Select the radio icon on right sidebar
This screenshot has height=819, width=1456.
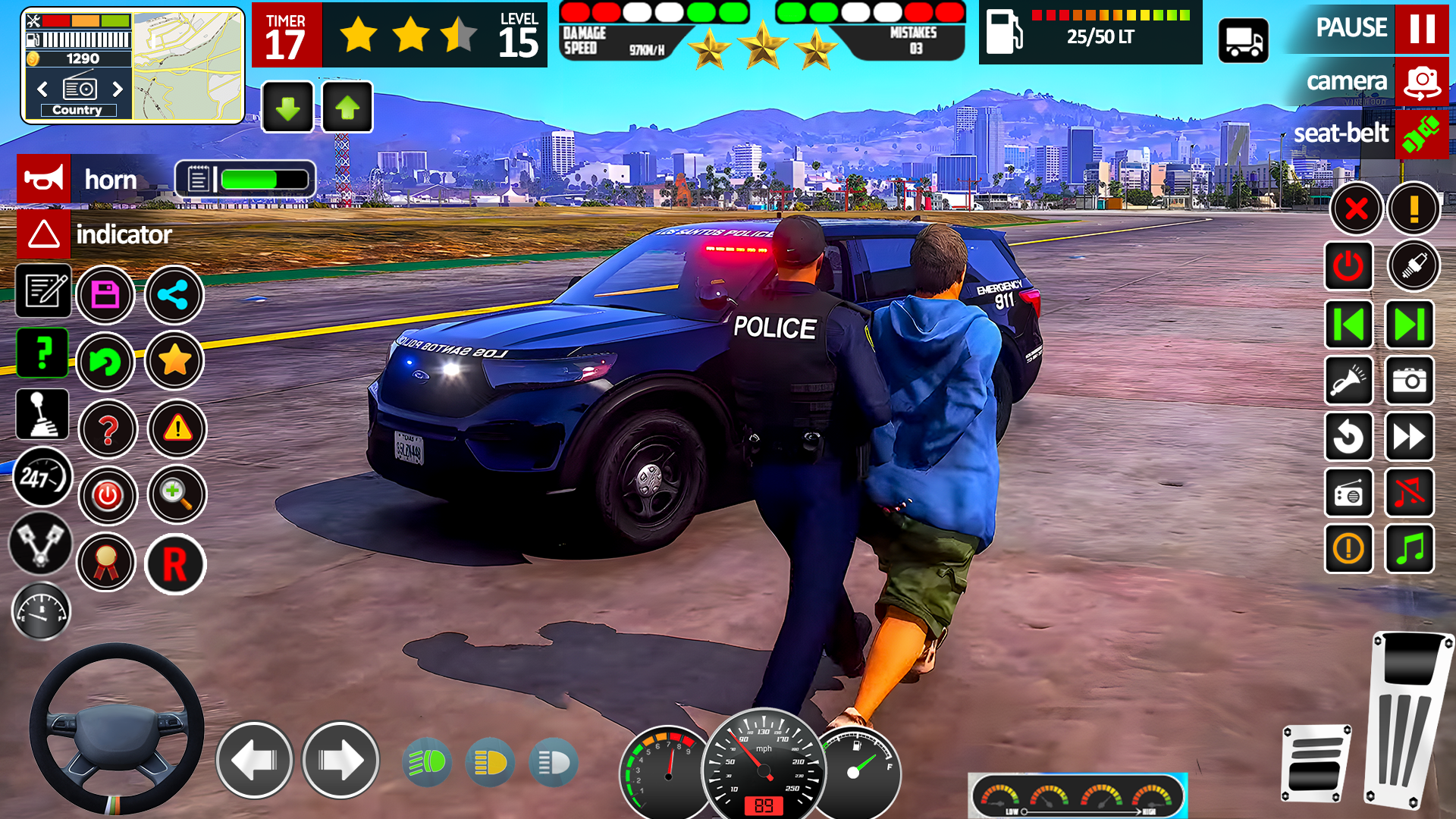point(1349,494)
